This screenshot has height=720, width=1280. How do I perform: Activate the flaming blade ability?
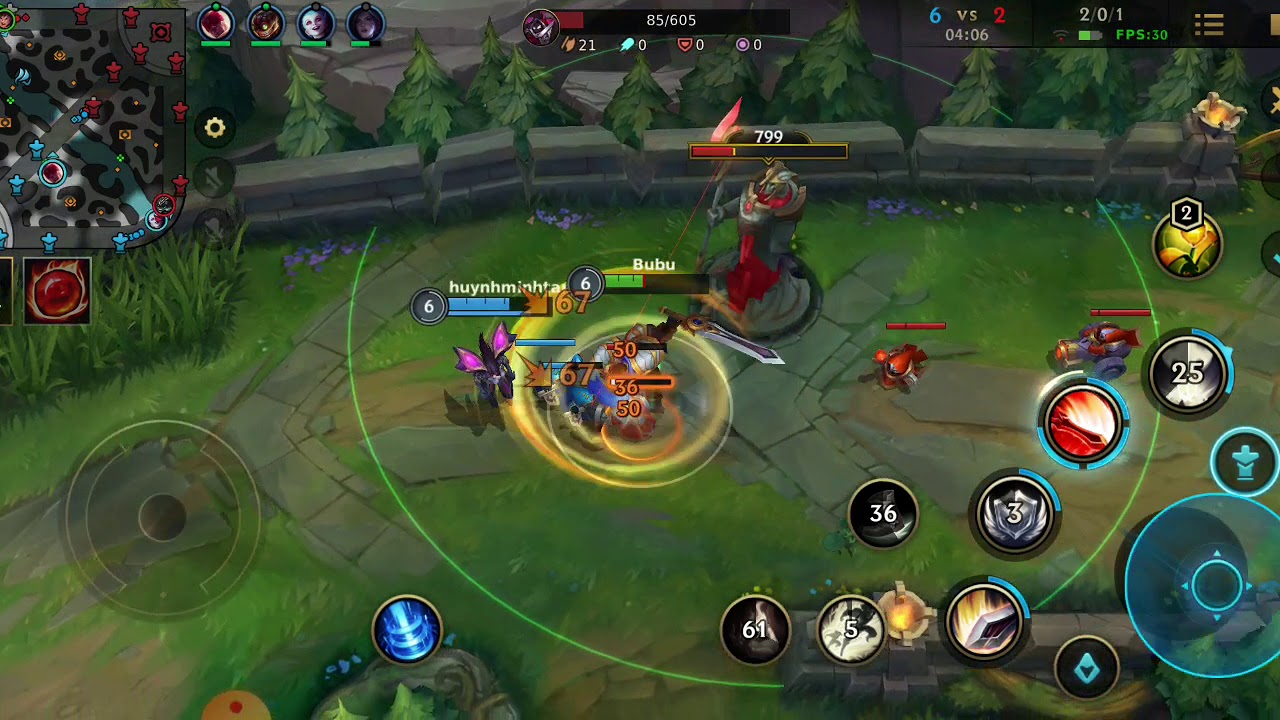[x=983, y=622]
